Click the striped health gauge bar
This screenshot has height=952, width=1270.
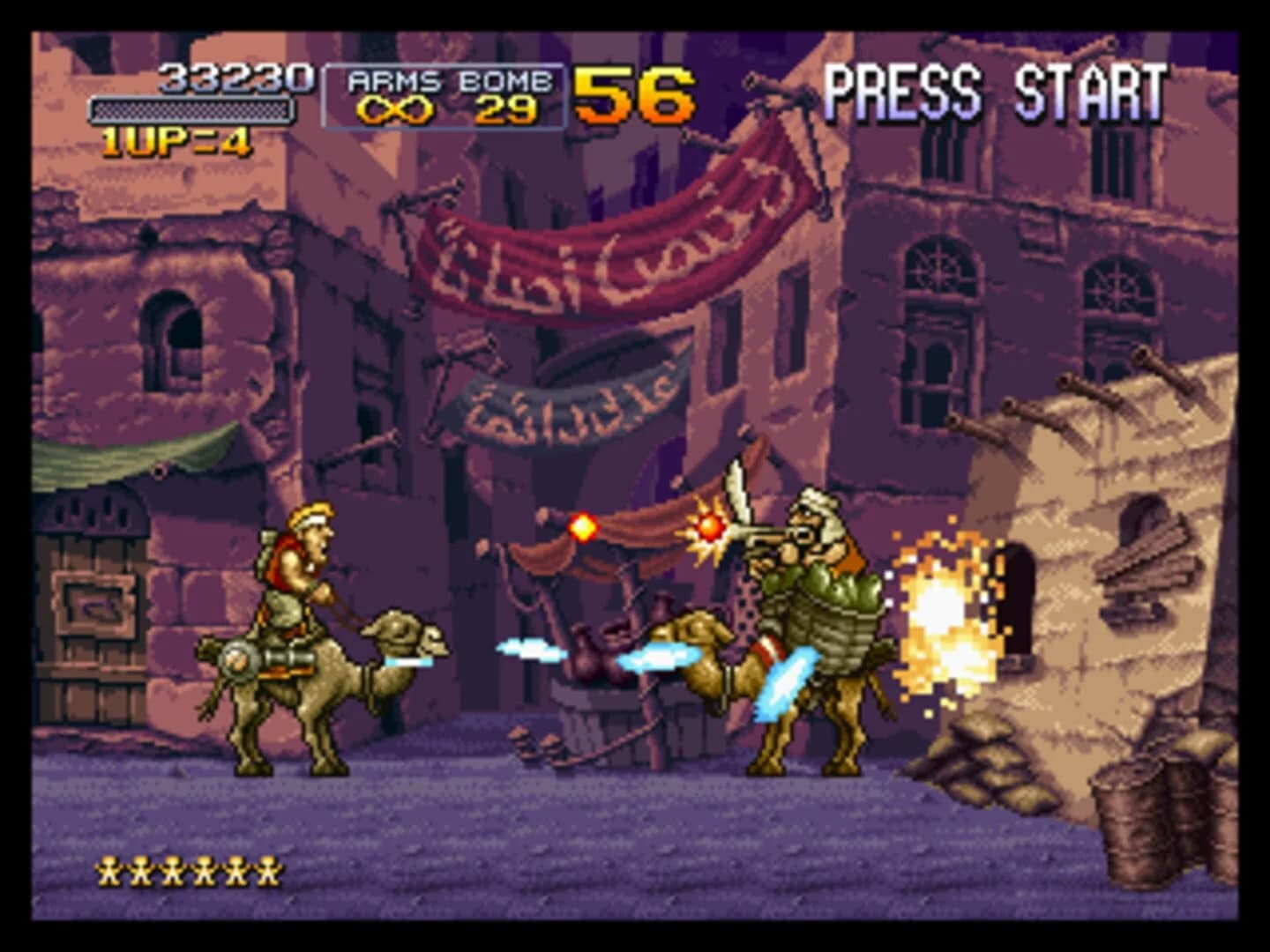(192, 109)
